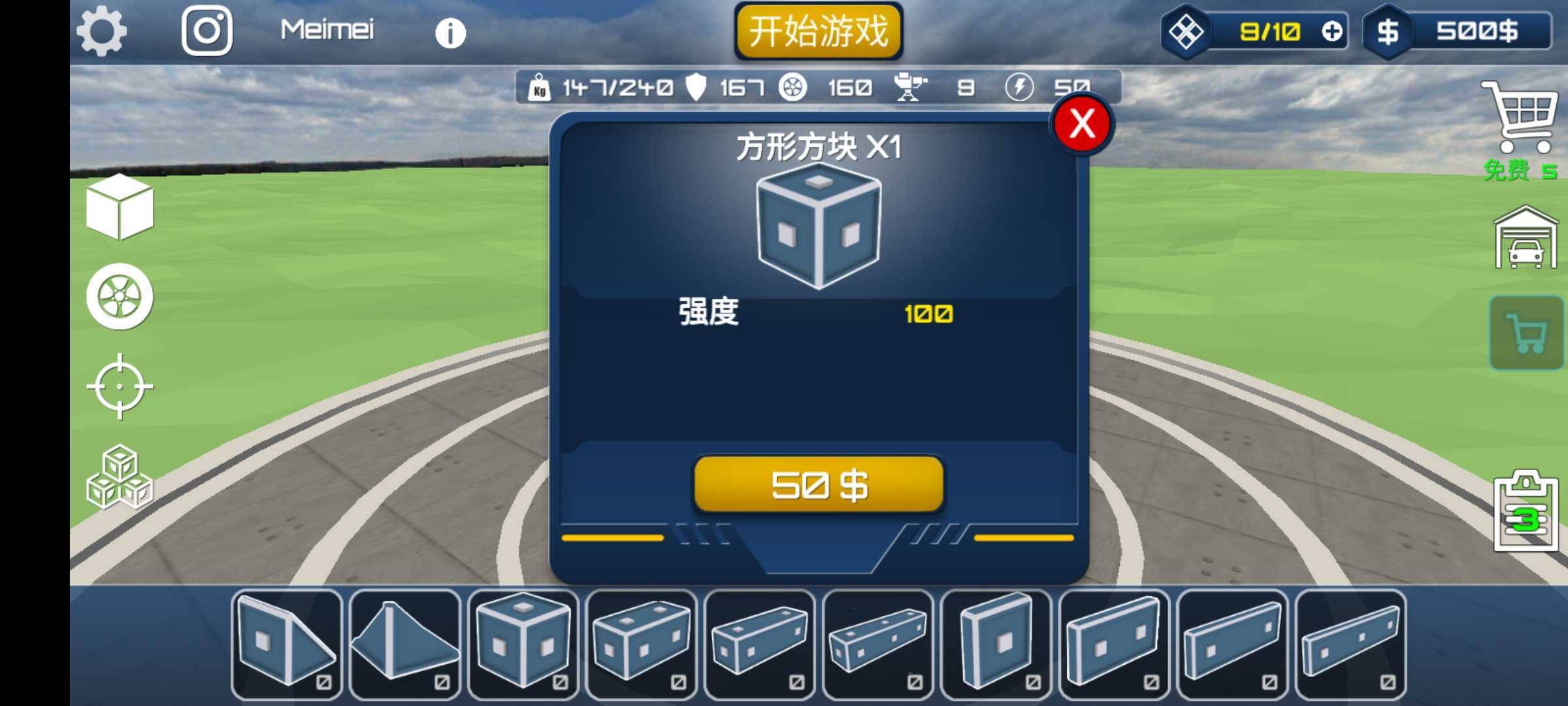The width and height of the screenshot is (1568, 706).
Task: Open the game settings gear
Action: [x=101, y=31]
